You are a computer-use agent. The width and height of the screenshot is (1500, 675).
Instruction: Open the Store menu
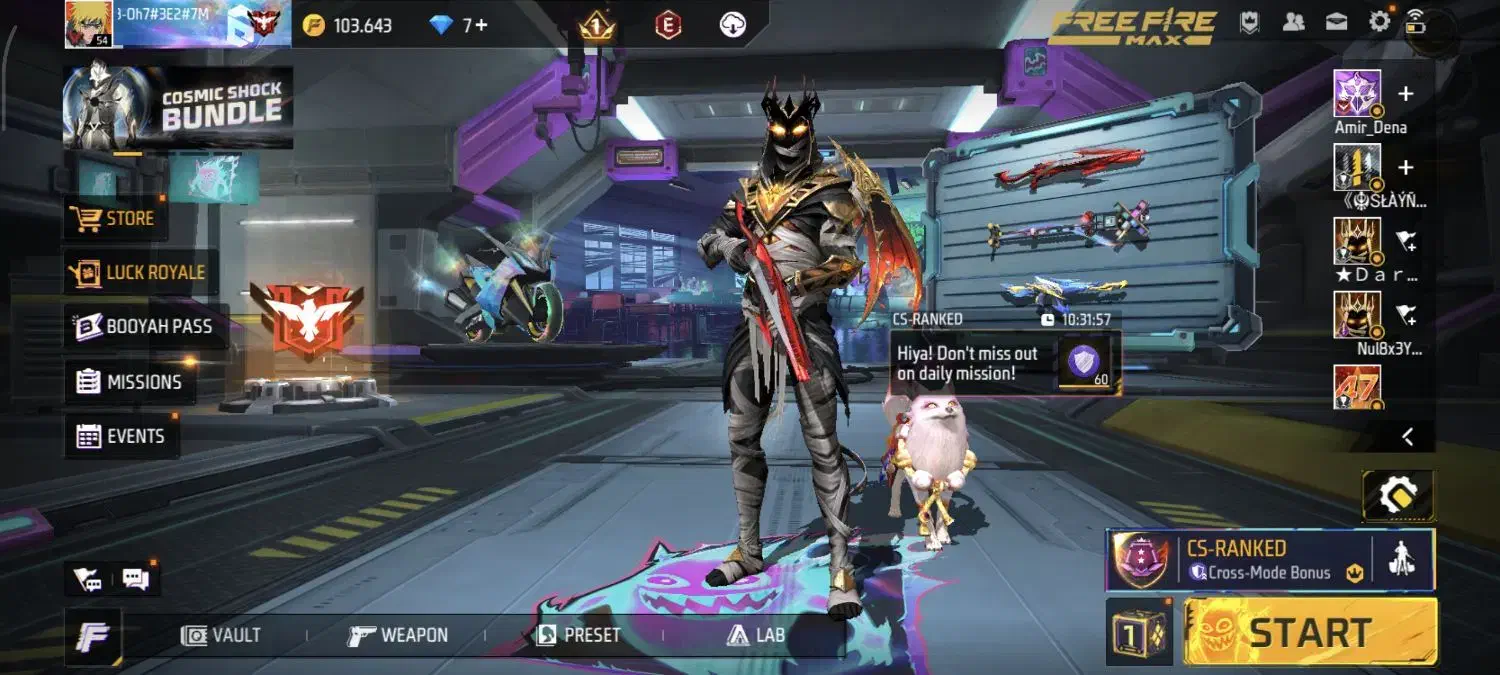point(114,218)
